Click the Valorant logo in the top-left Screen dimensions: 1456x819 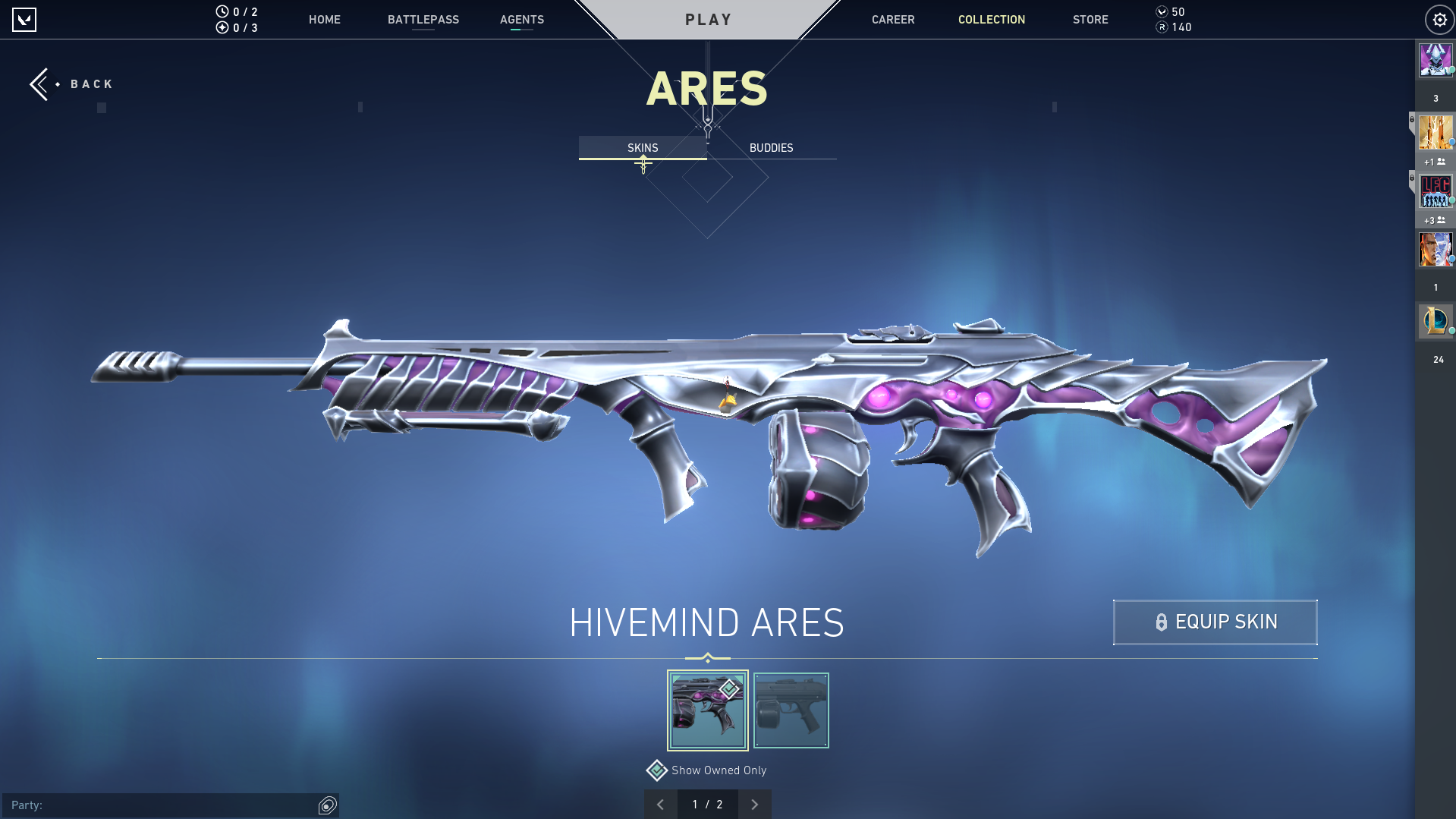pyautogui.click(x=25, y=20)
